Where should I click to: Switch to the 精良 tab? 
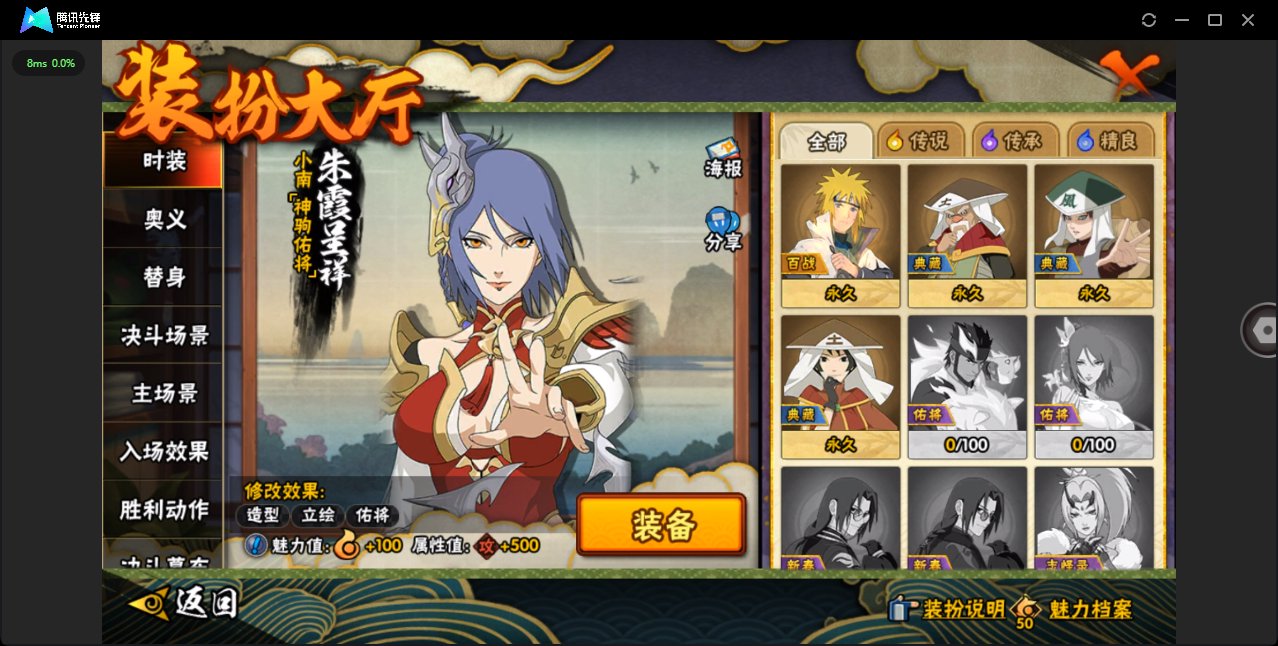pyautogui.click(x=1110, y=142)
